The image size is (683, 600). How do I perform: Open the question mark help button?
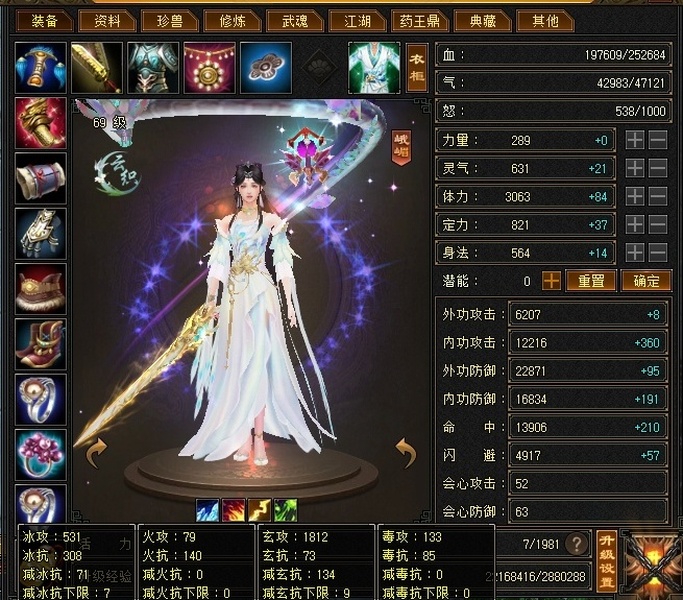point(577,544)
